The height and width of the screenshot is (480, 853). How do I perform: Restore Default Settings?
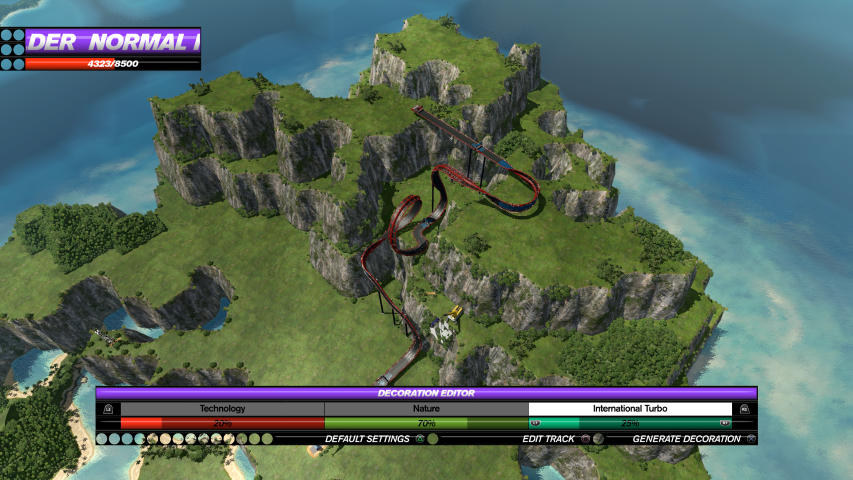367,439
